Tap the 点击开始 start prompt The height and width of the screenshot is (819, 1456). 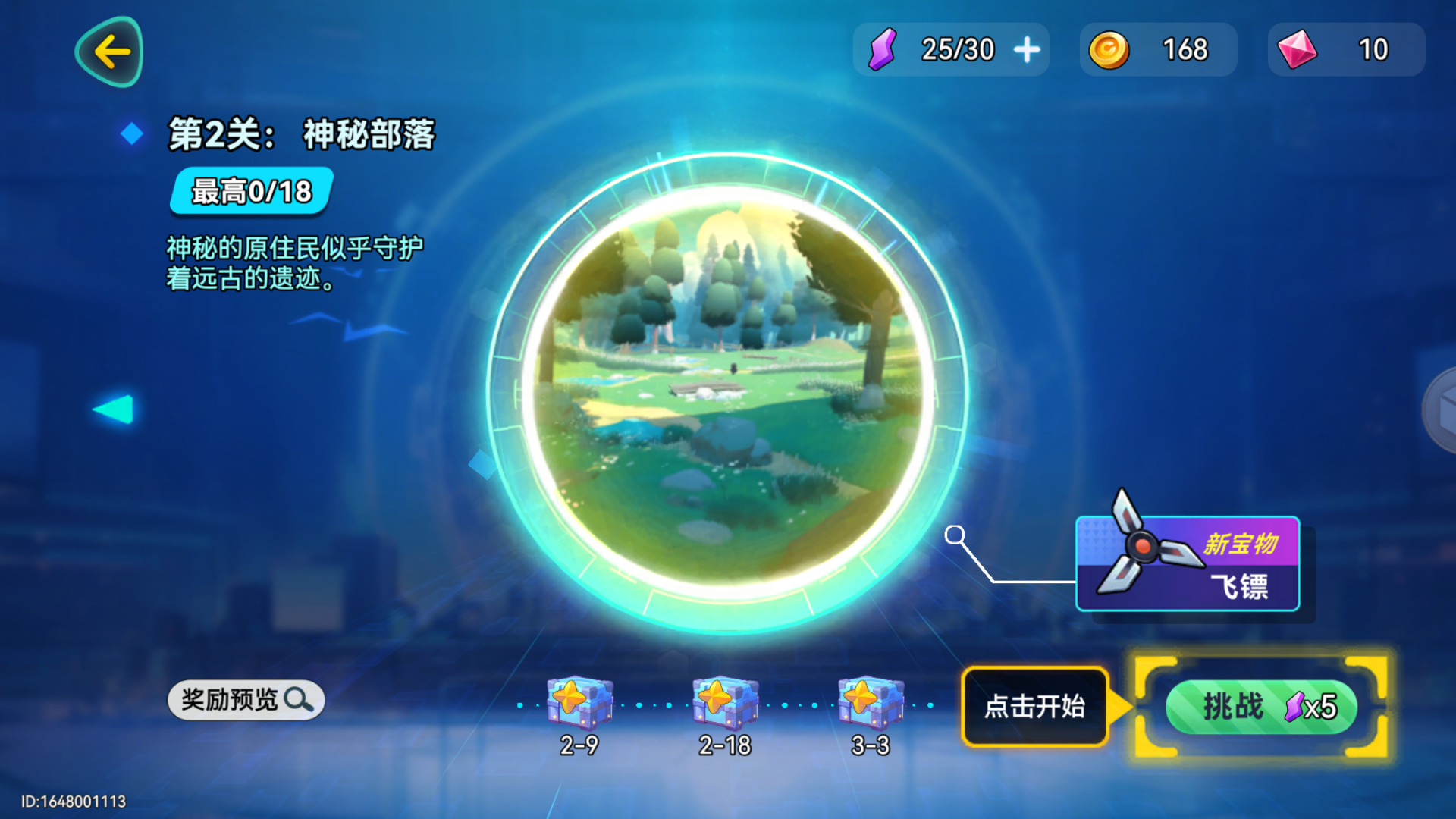[1034, 706]
